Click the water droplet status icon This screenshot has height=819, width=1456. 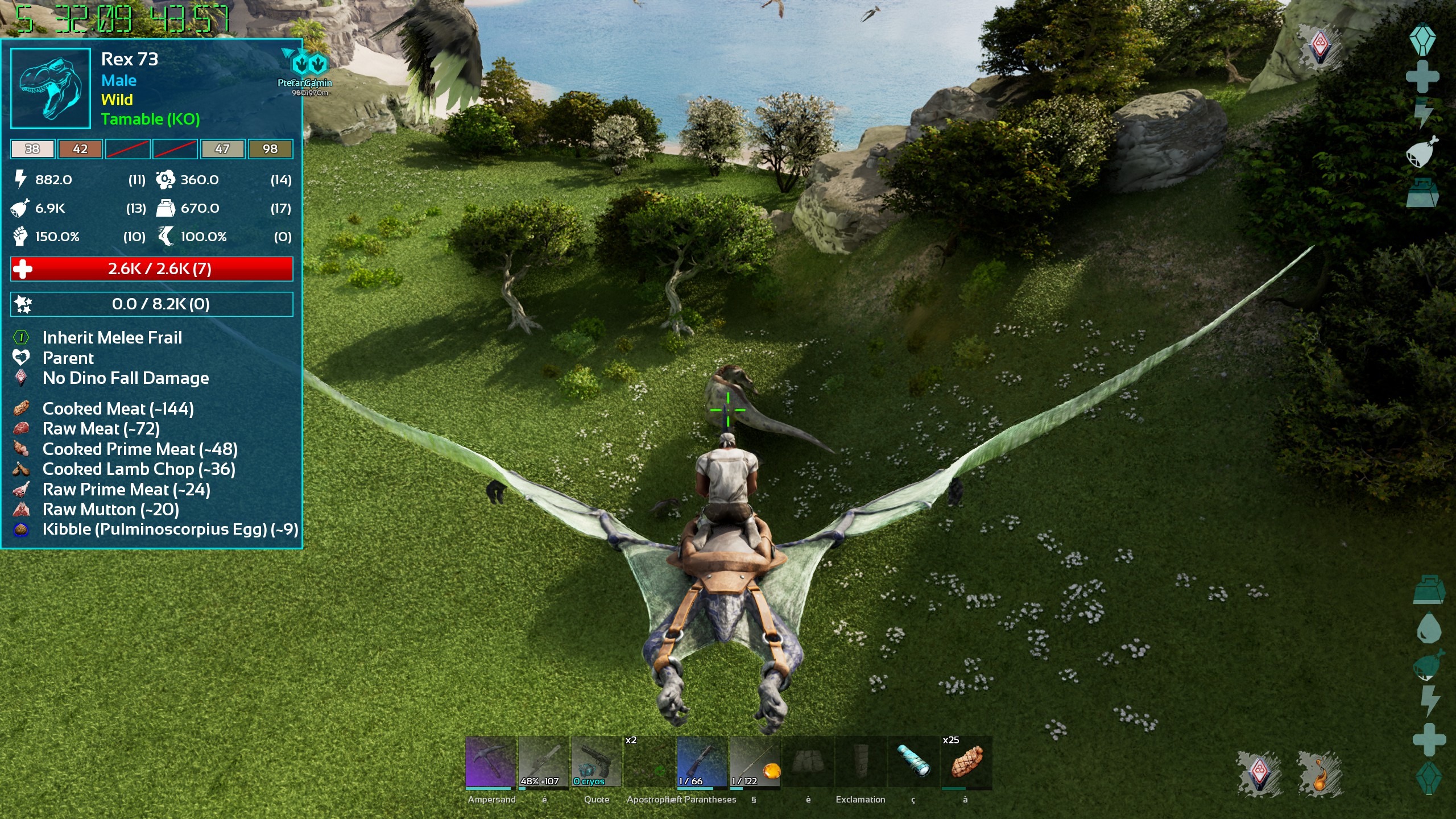click(1428, 628)
